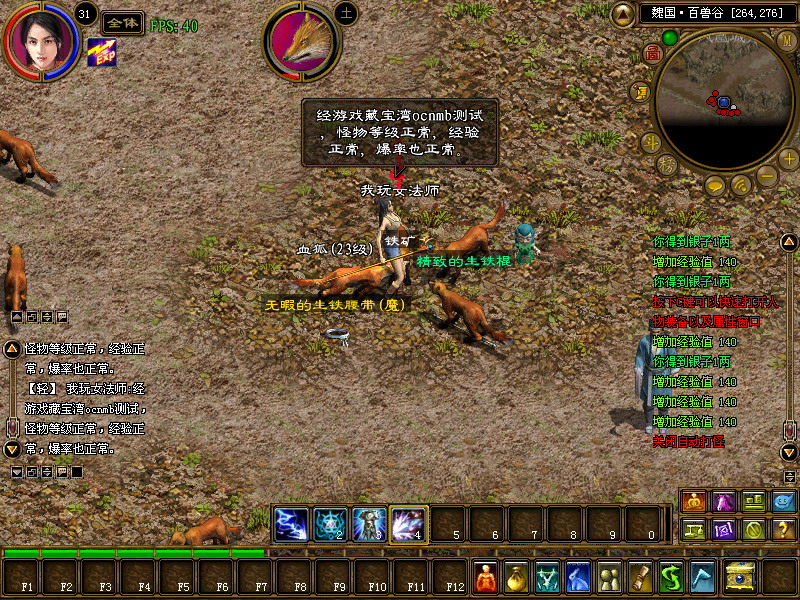Zoom out the minimap with the minus button

coord(767,176)
